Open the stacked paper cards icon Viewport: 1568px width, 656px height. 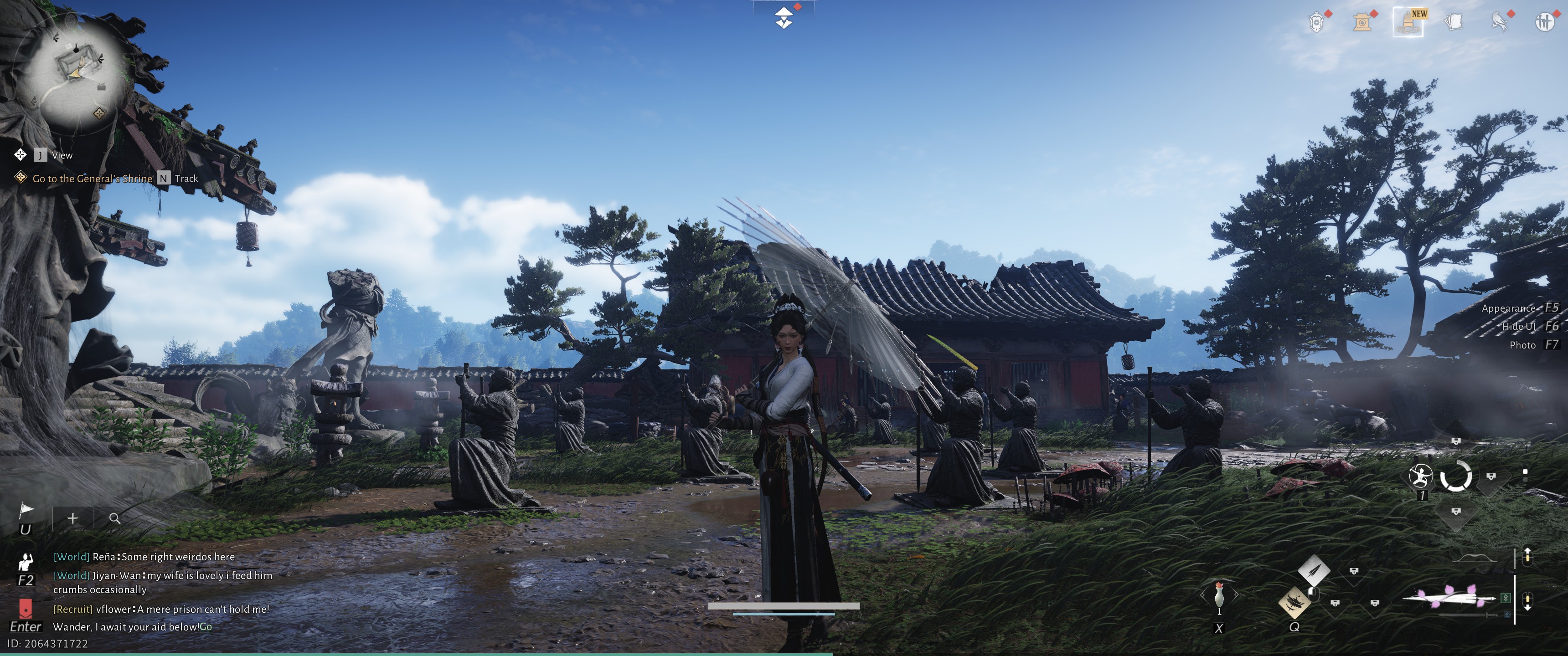1454,22
